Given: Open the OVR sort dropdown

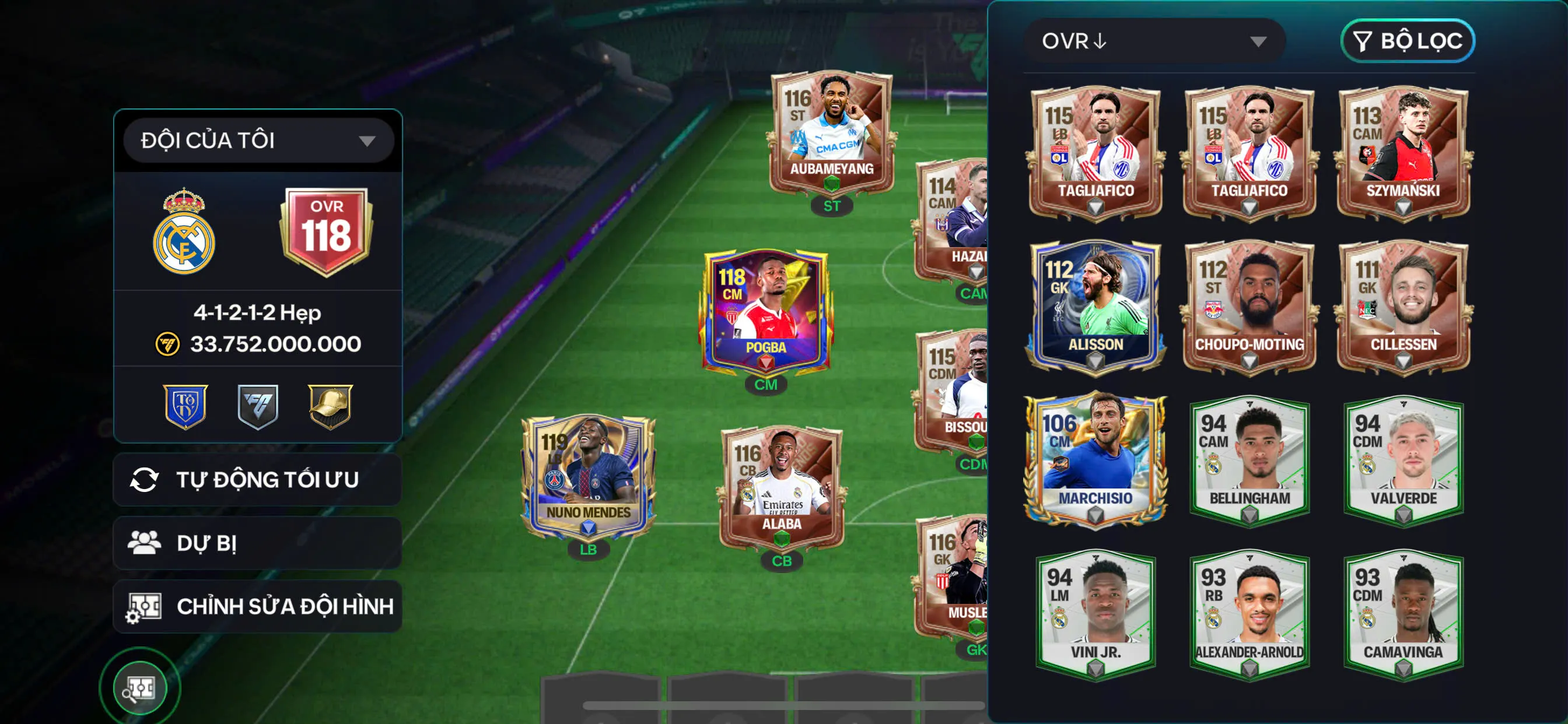Looking at the screenshot, I should click(x=1154, y=41).
